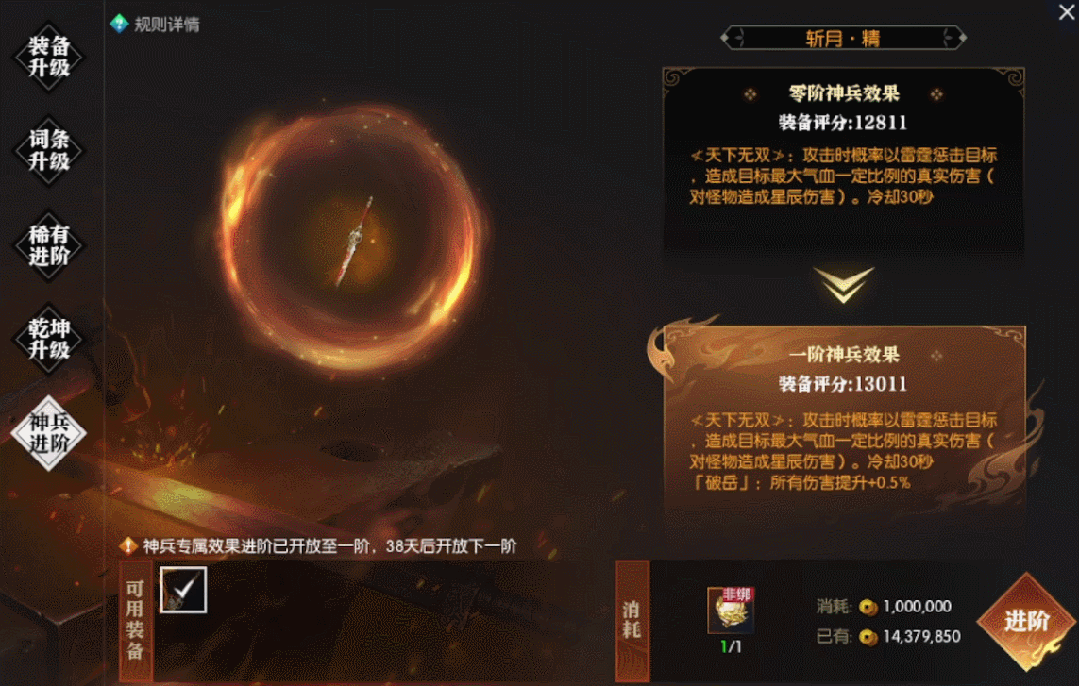Switch to the 装备升级 tab
1079x686 pixels.
tap(48, 58)
